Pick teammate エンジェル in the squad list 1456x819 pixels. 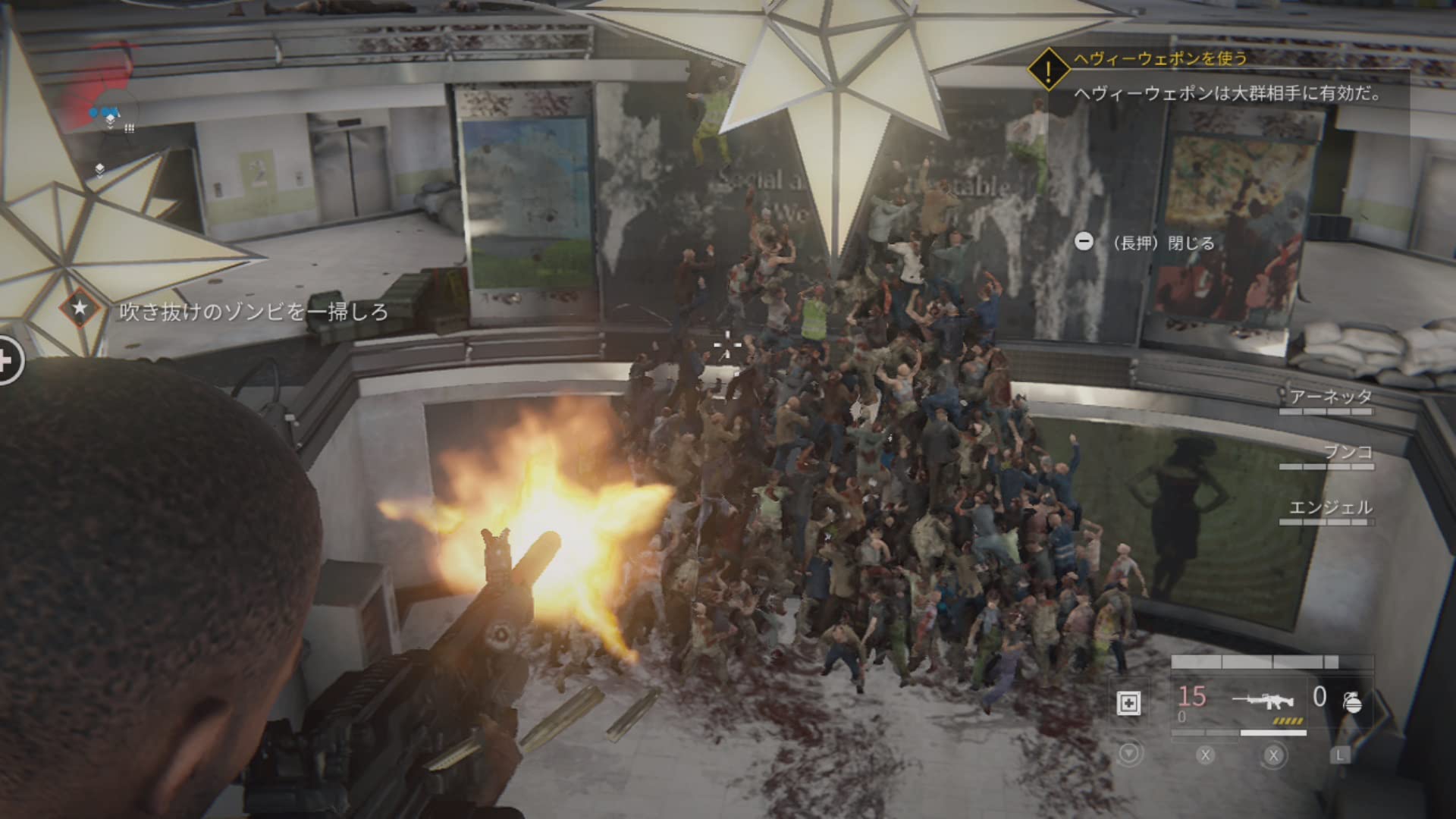[x=1331, y=507]
